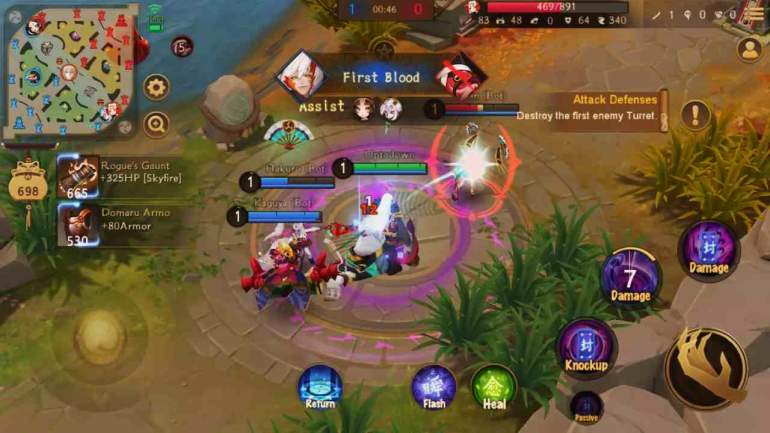Viewport: 770px width, 433px height.
Task: Select the Damage ability showing cooldown 7
Action: tap(630, 277)
